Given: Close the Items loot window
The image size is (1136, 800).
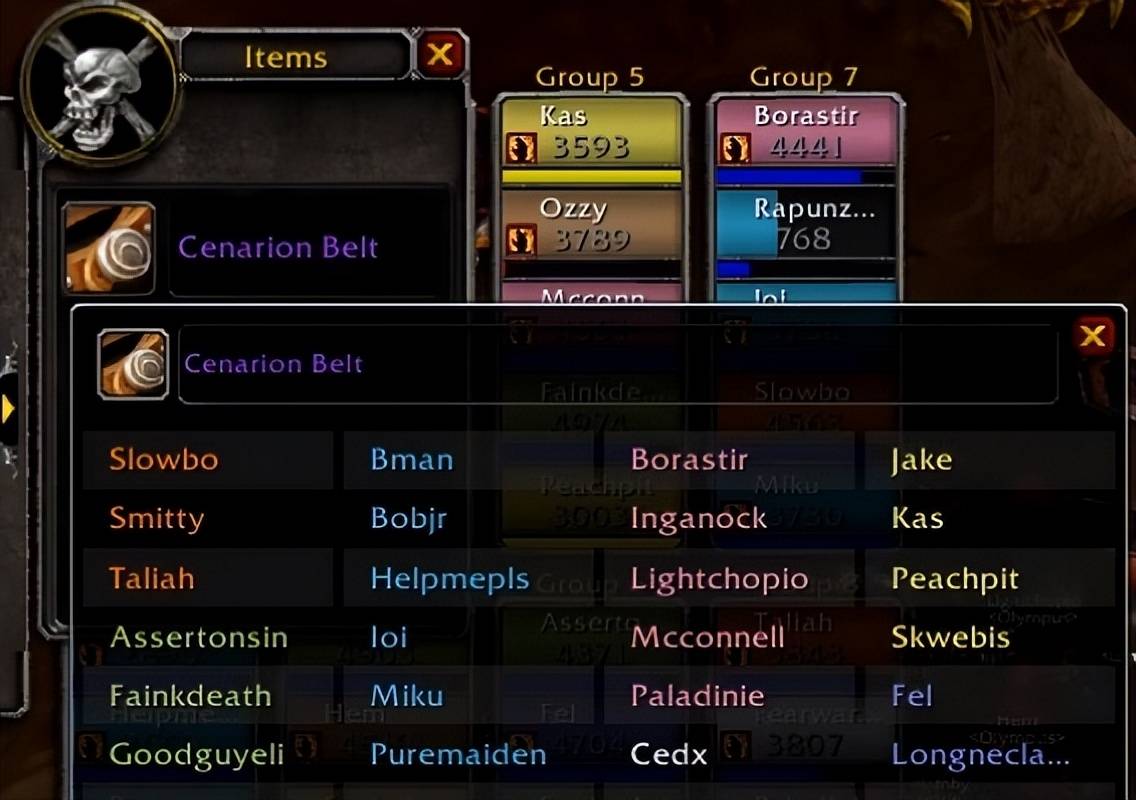Looking at the screenshot, I should [x=439, y=54].
